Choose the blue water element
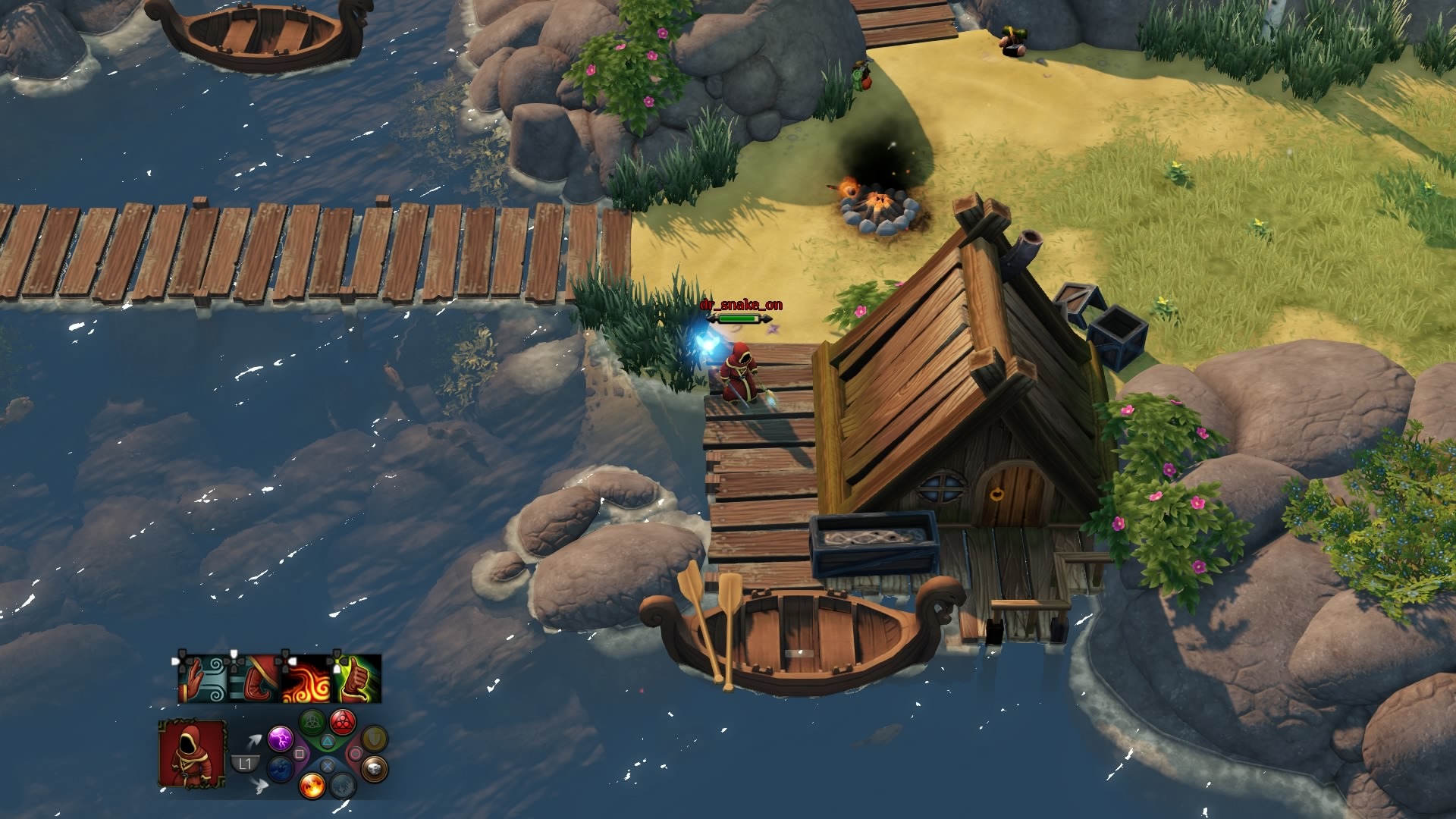This screenshot has width=1456, height=819. pos(281,770)
